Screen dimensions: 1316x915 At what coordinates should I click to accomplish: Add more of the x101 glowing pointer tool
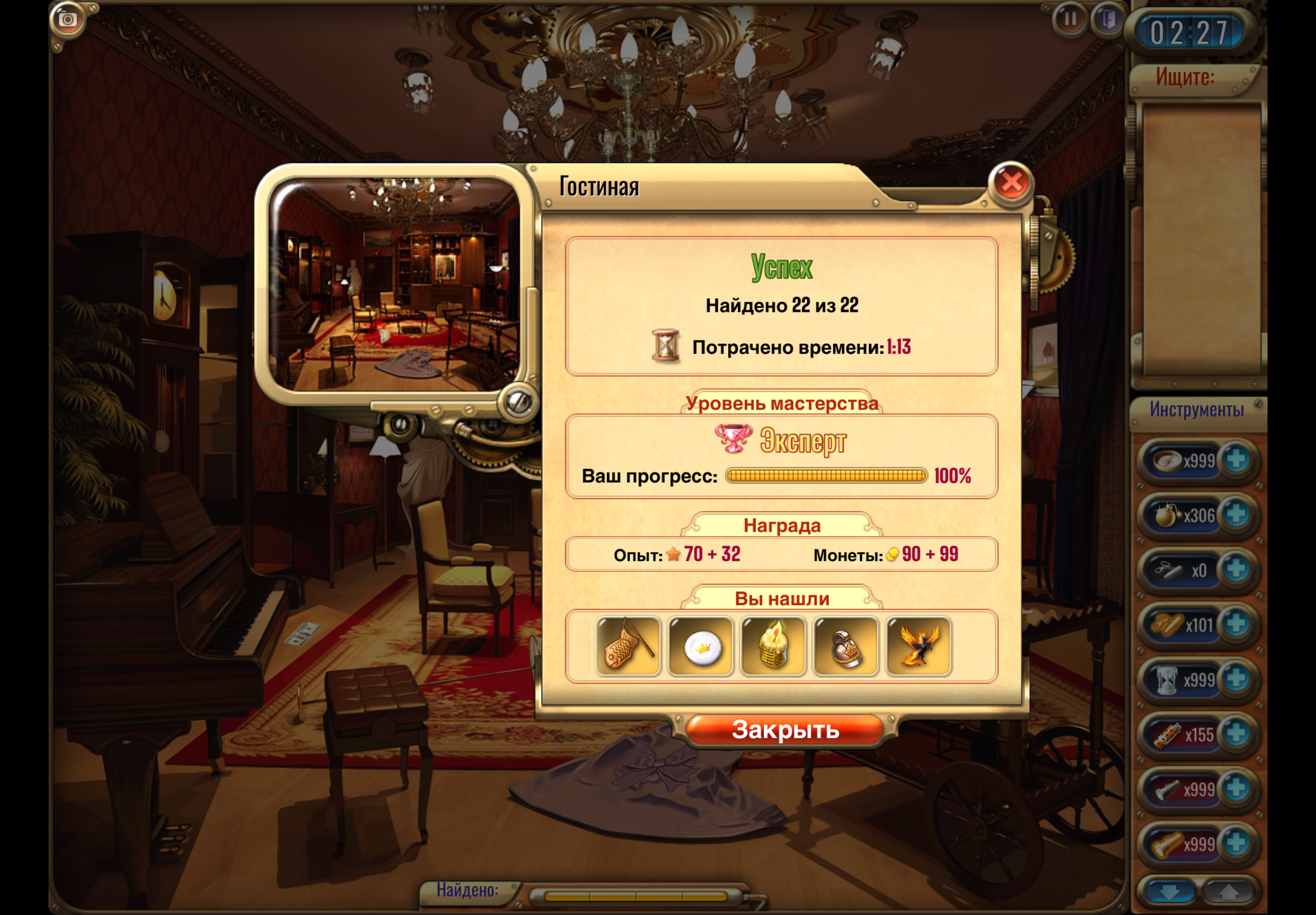tap(1236, 624)
